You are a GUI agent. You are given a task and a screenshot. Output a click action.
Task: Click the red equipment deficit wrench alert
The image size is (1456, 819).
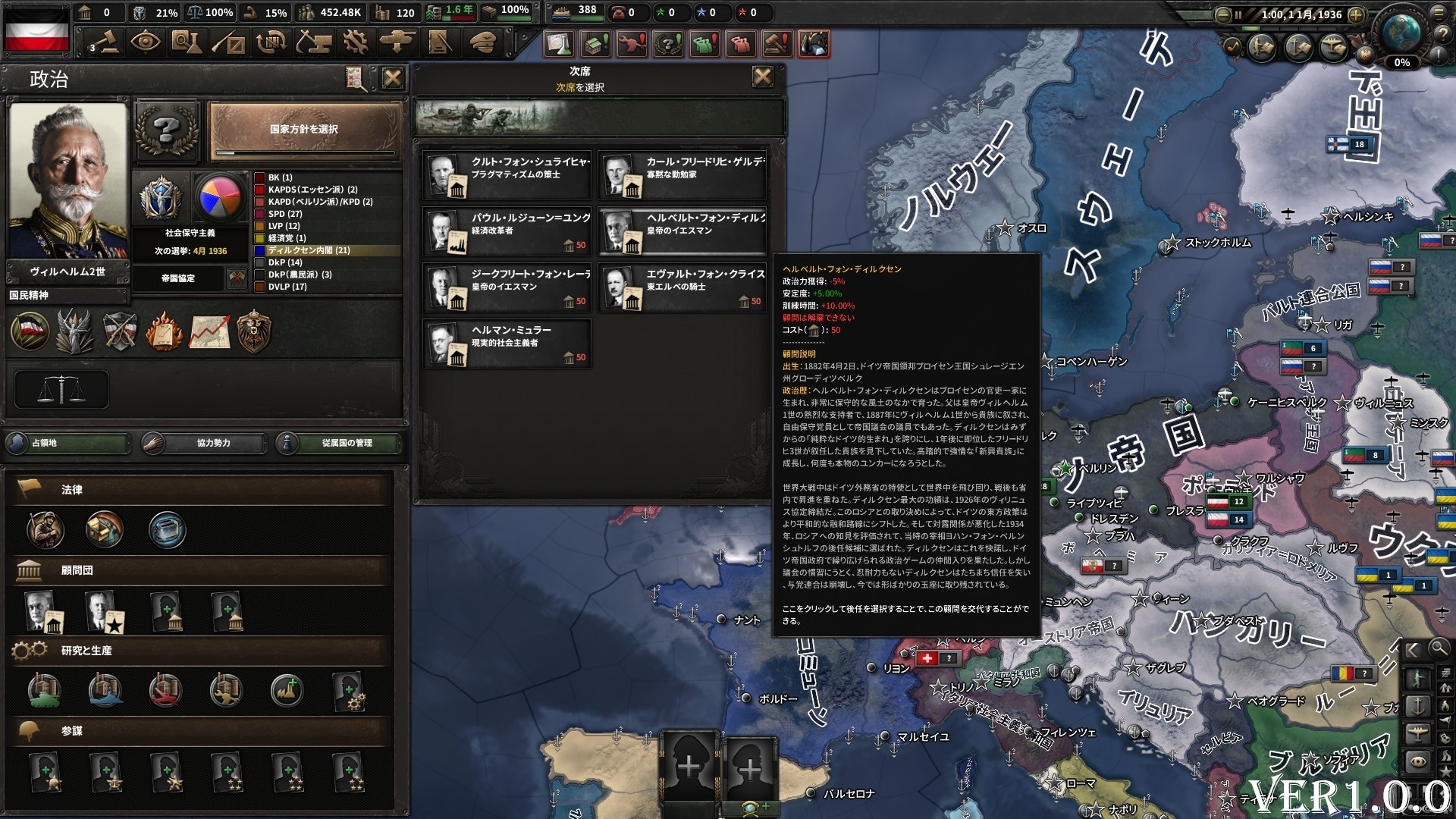click(633, 45)
